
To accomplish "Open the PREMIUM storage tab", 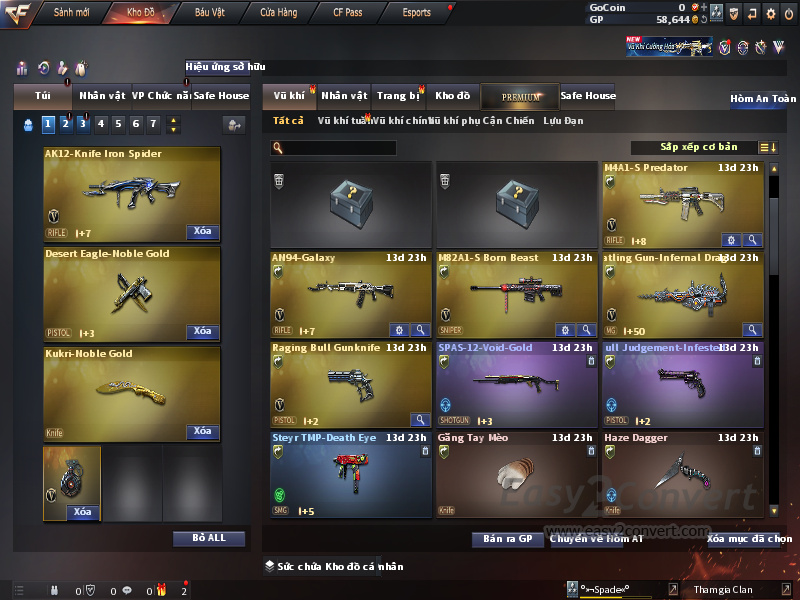I will pos(520,96).
